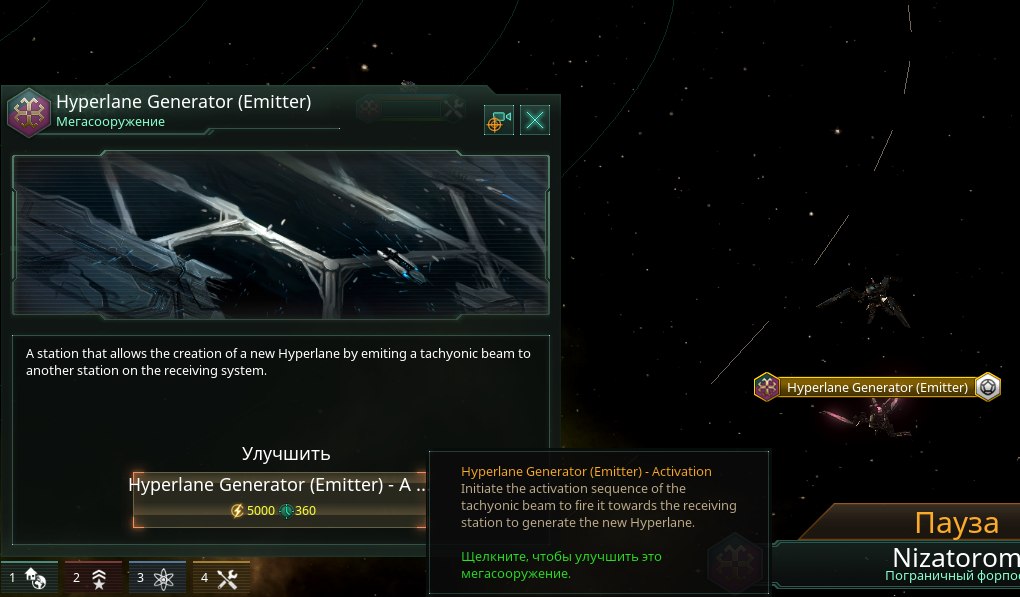Open bottom tab 4 with wrench and screwdriver
Screen dimensions: 1020x597
[219, 577]
